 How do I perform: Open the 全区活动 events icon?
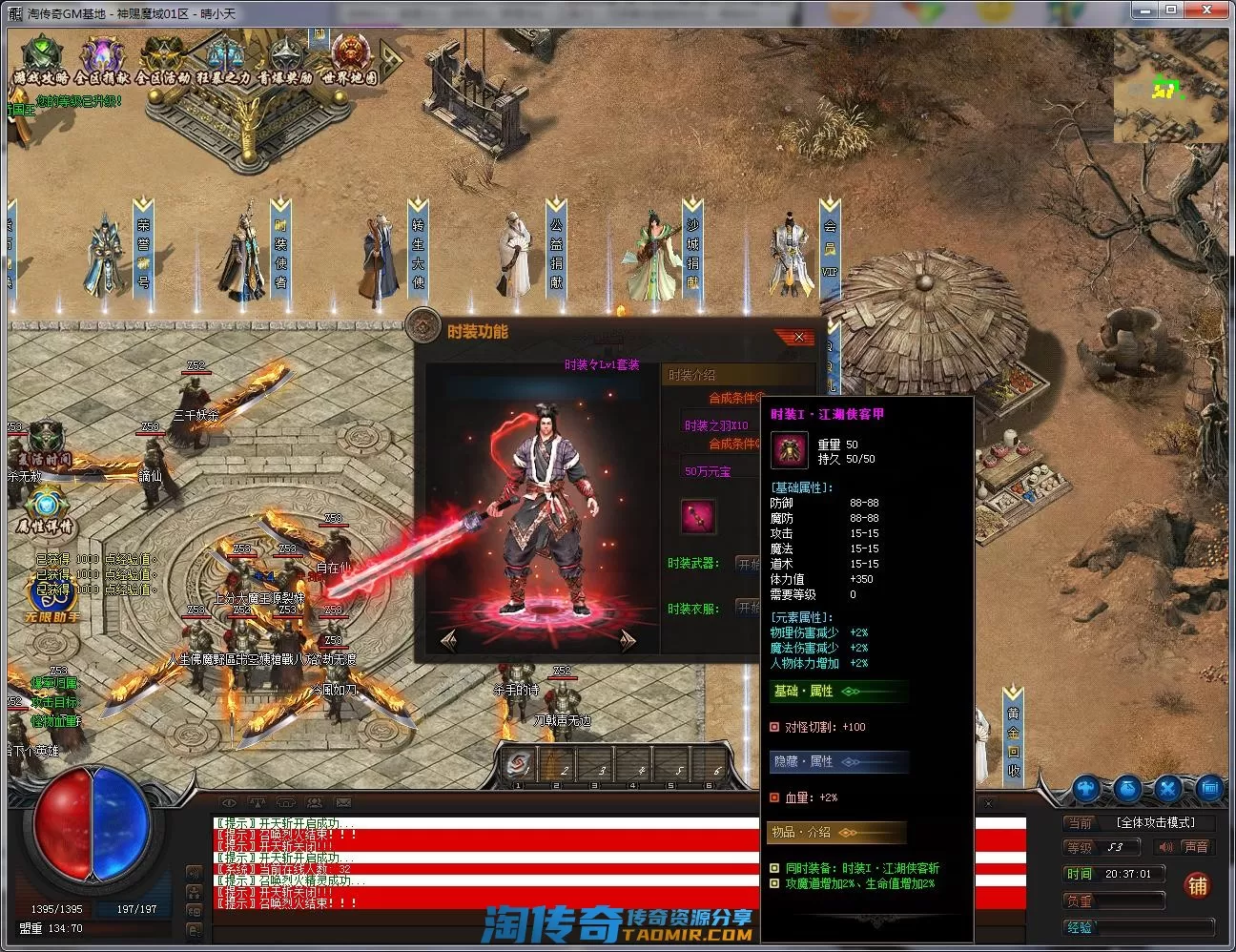[163, 61]
